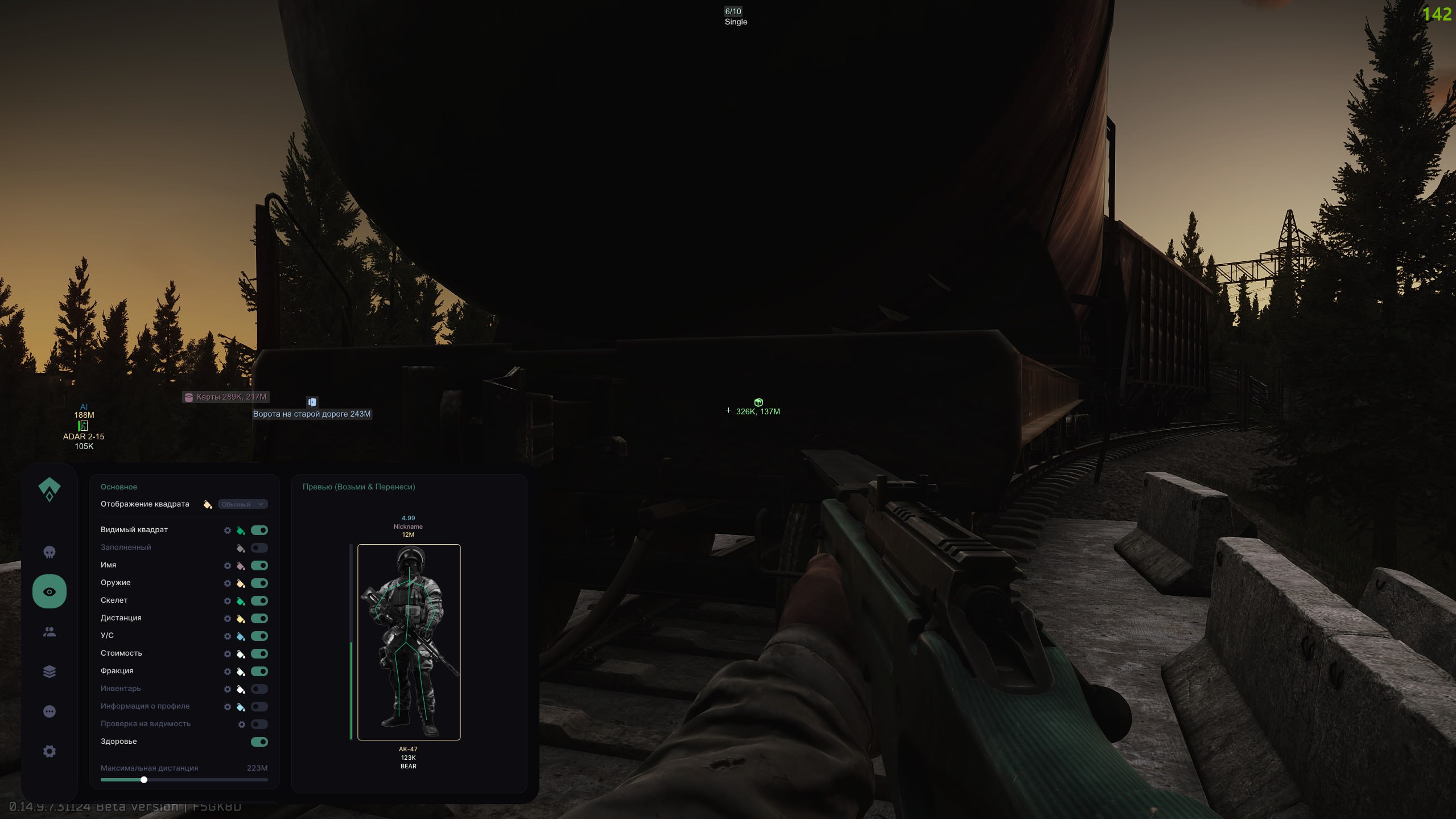Open the gear options for Дистанция
Viewport: 1456px width, 819px height.
point(228,619)
